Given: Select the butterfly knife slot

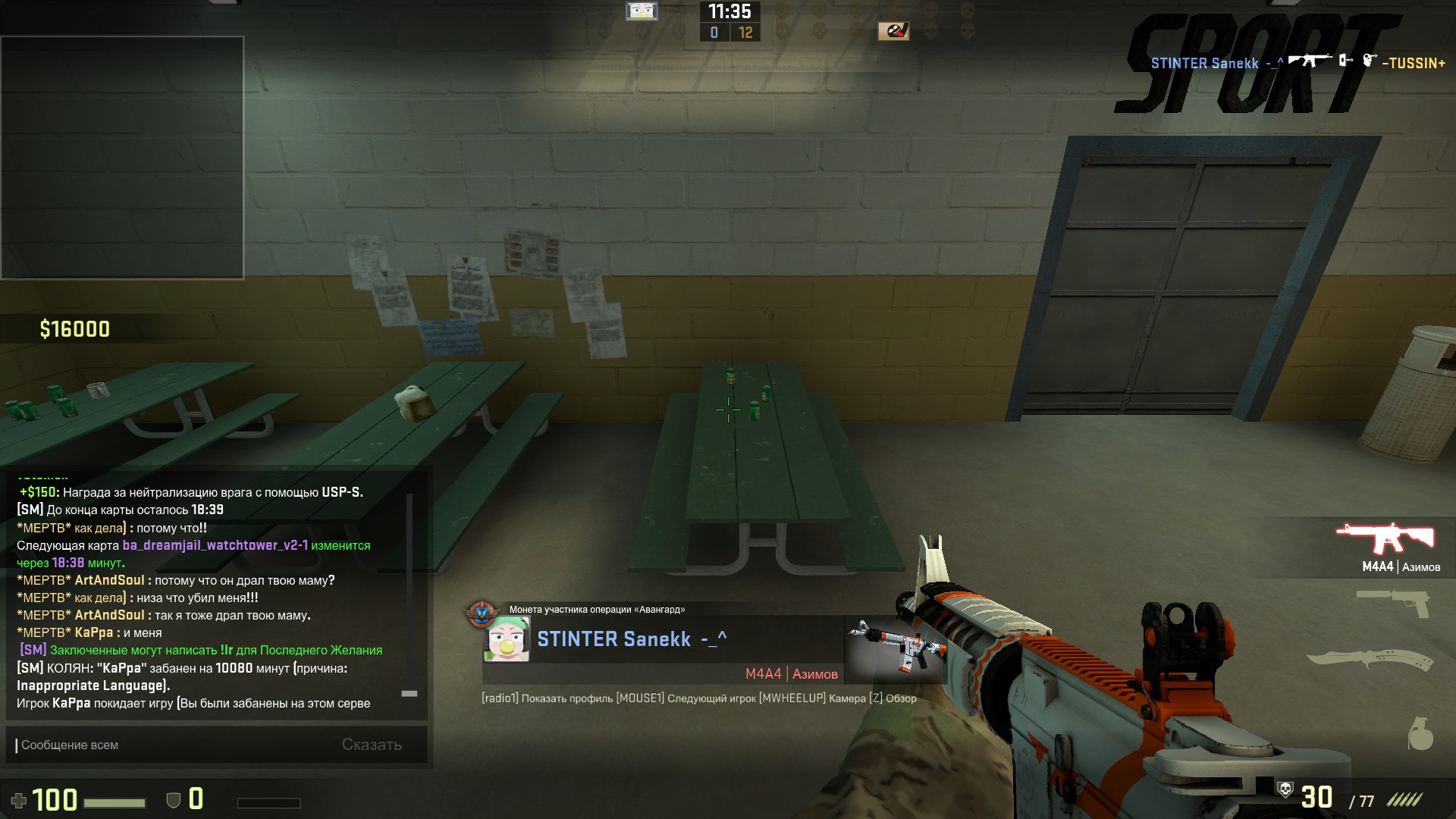Looking at the screenshot, I should 1370,658.
